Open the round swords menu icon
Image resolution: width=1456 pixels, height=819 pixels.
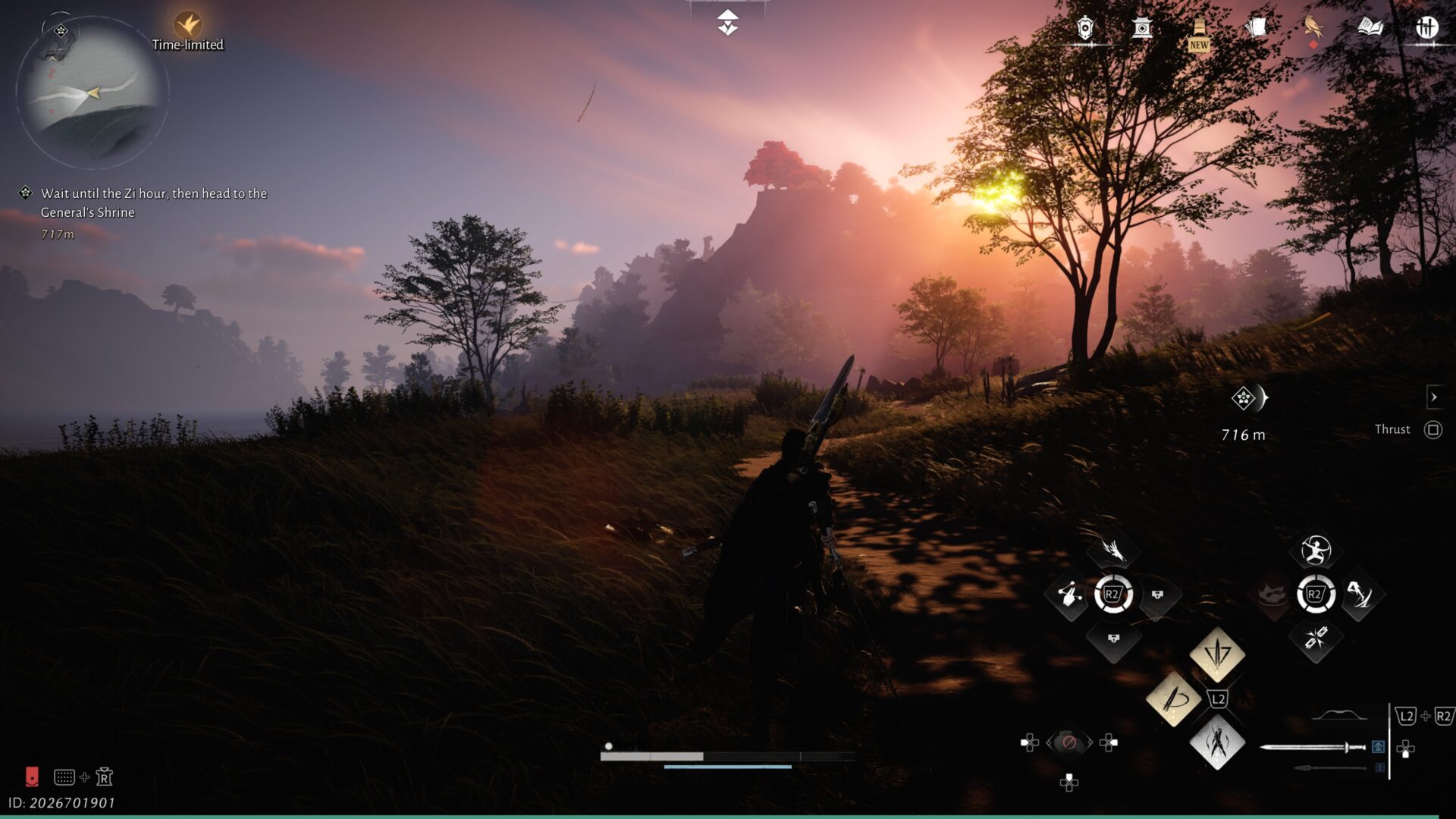coord(1426,29)
